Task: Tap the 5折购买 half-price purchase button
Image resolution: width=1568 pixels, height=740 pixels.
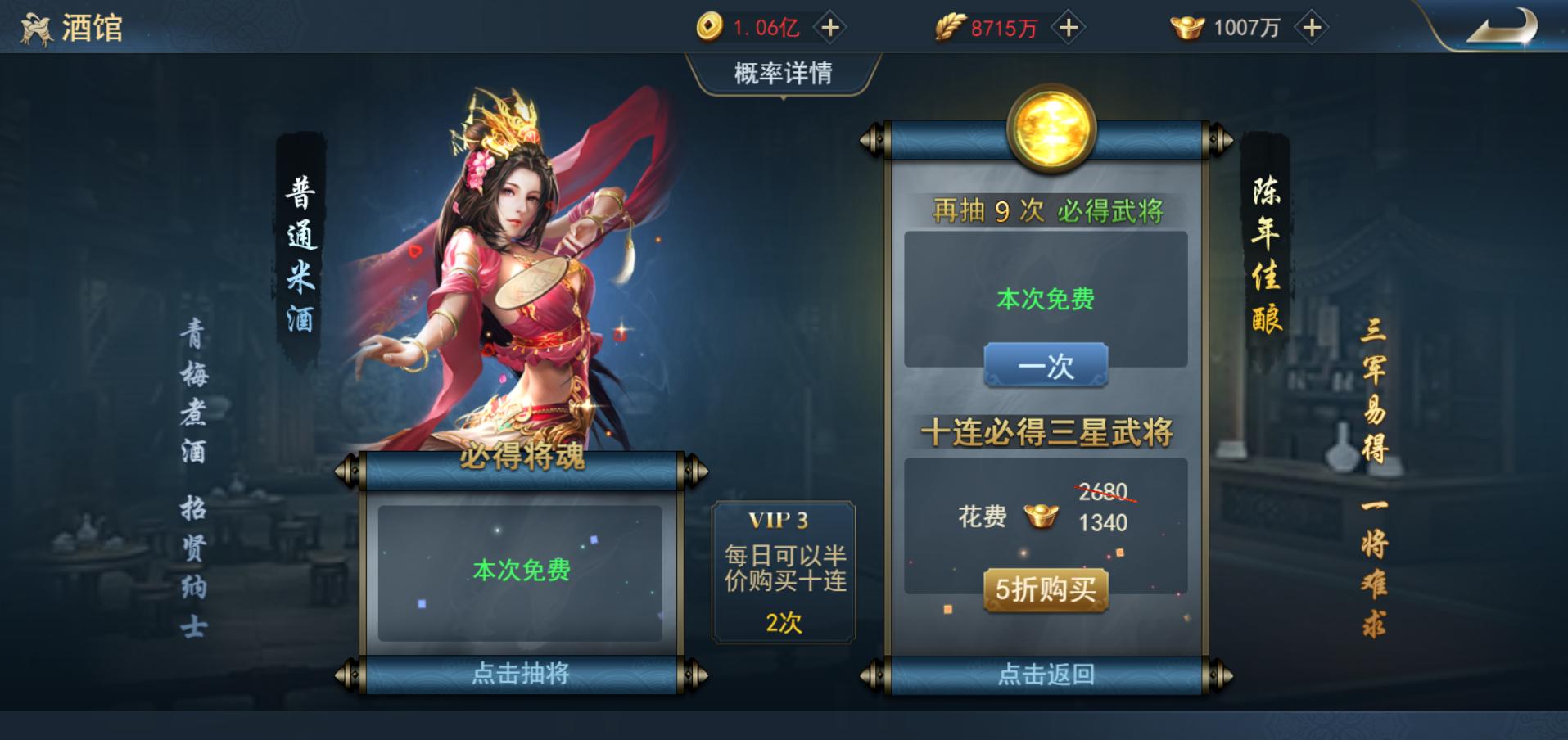Action: 1046,589
